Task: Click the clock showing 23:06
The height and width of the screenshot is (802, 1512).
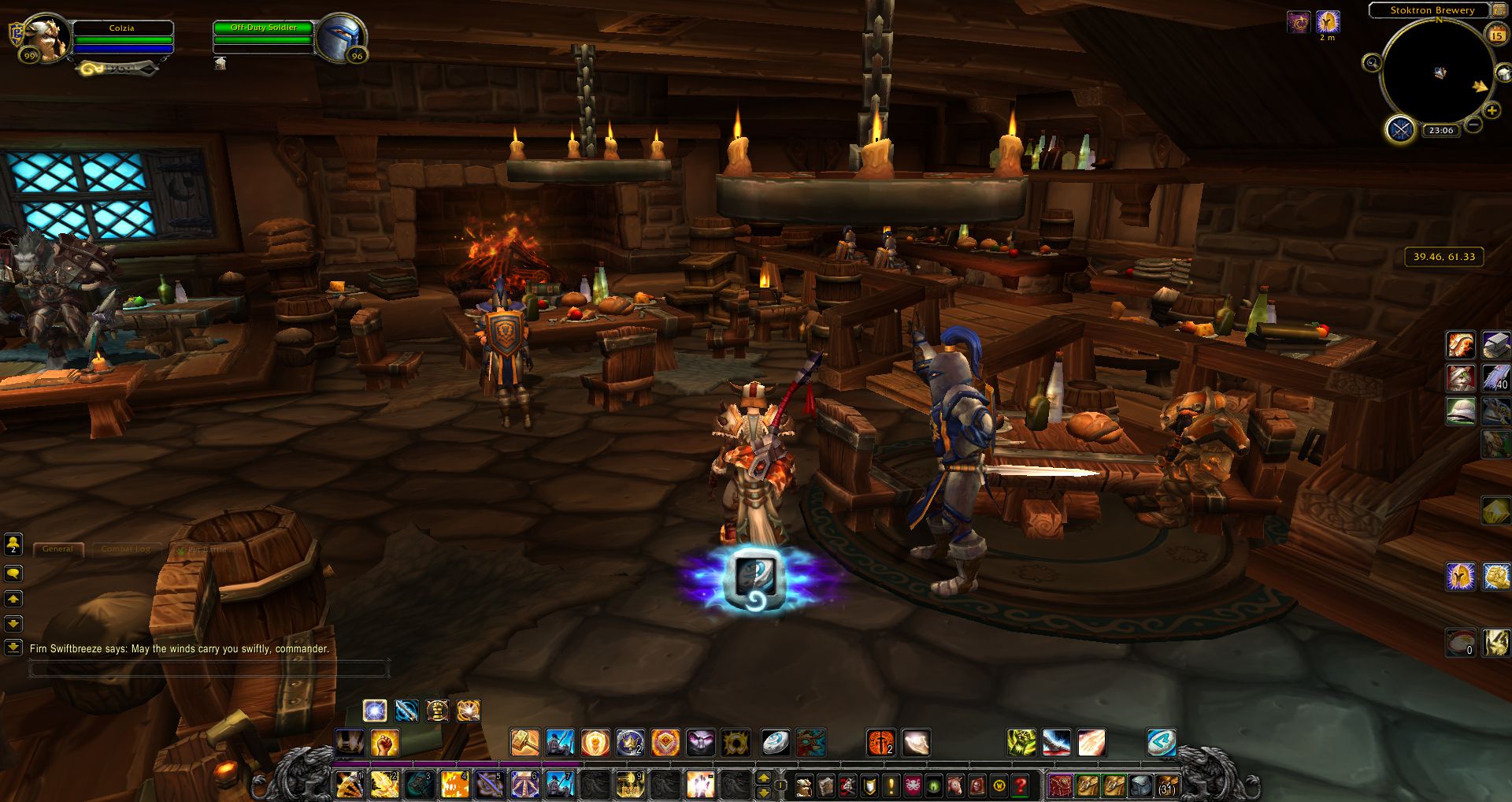Action: 1441,131
